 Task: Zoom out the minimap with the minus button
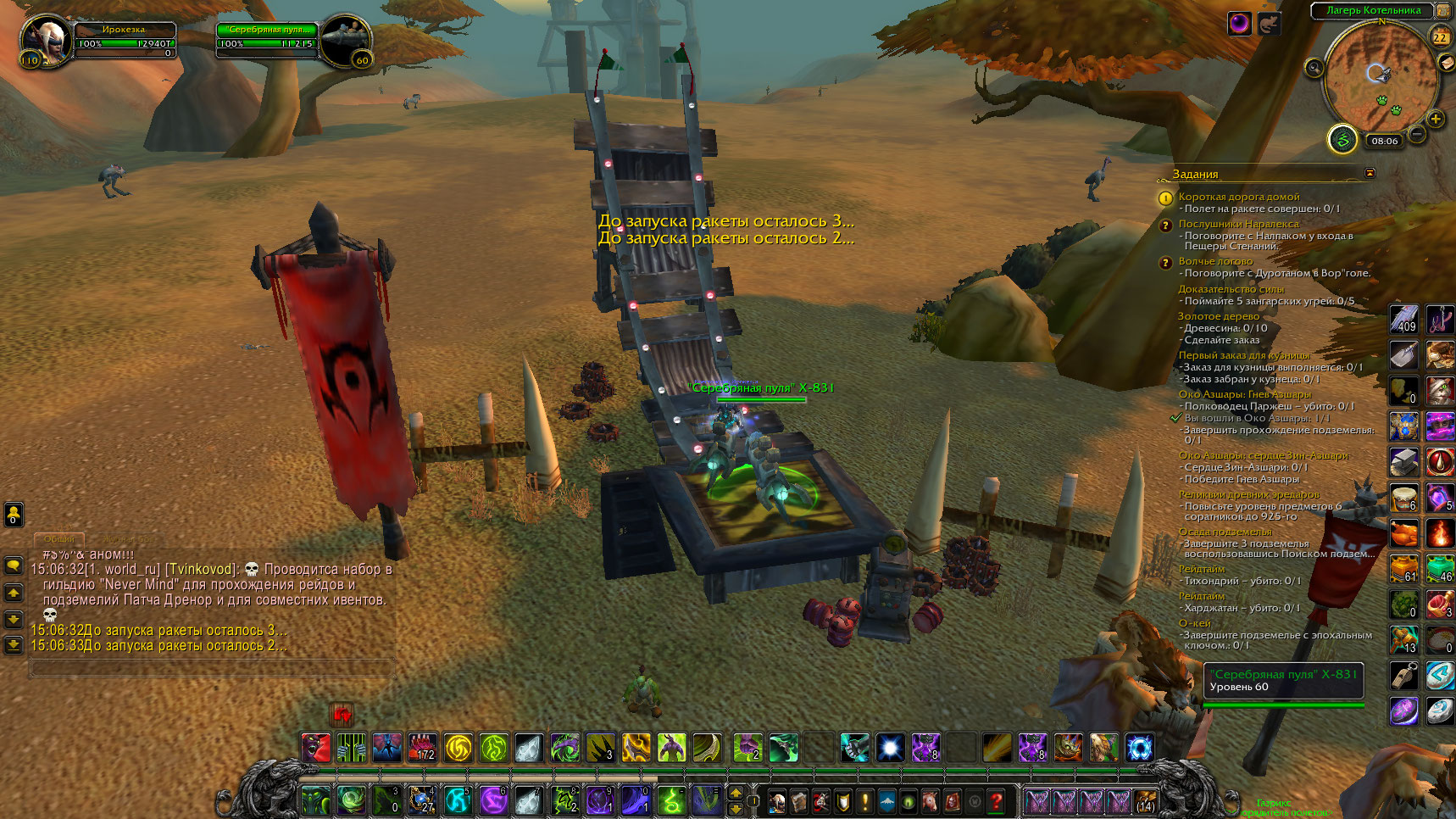(x=1416, y=133)
